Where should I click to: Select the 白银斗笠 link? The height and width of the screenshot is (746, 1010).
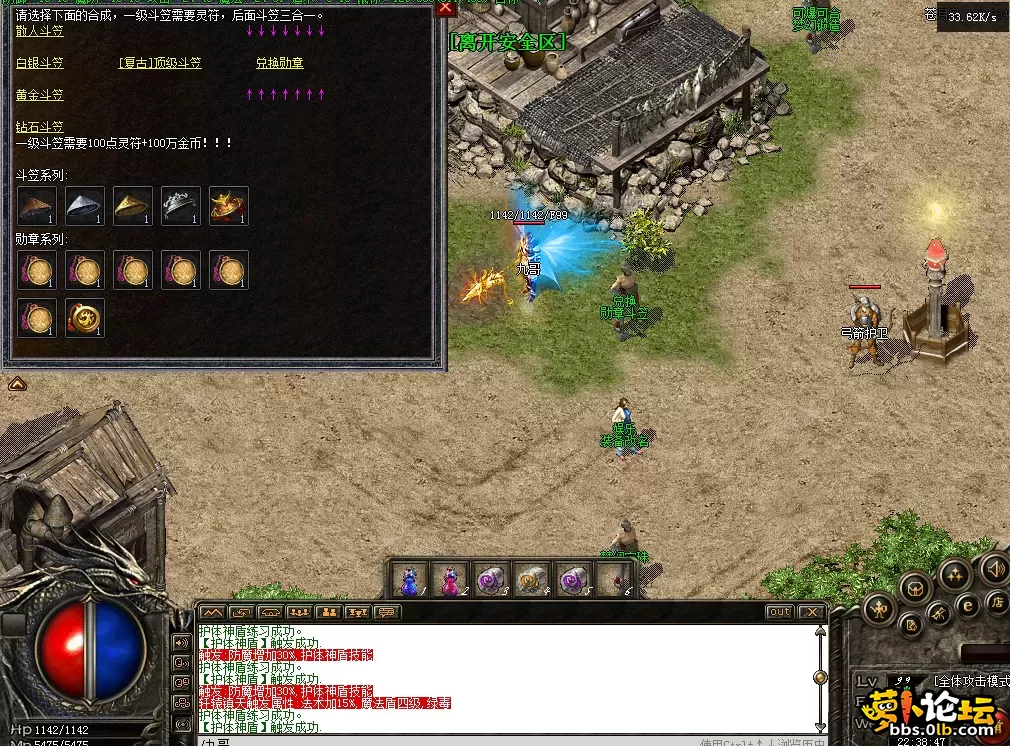(40, 63)
